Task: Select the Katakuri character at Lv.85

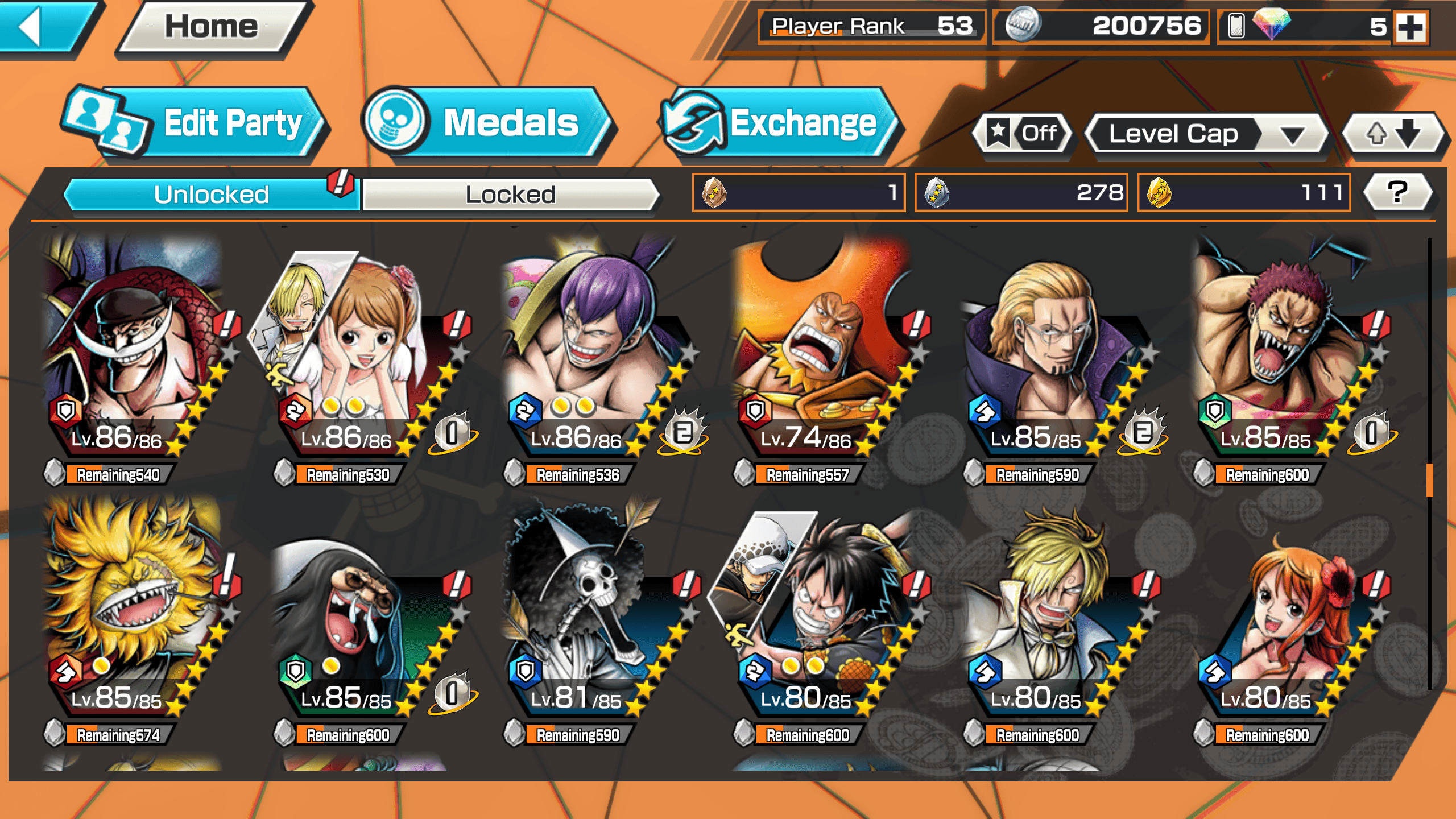Action: point(1280,353)
